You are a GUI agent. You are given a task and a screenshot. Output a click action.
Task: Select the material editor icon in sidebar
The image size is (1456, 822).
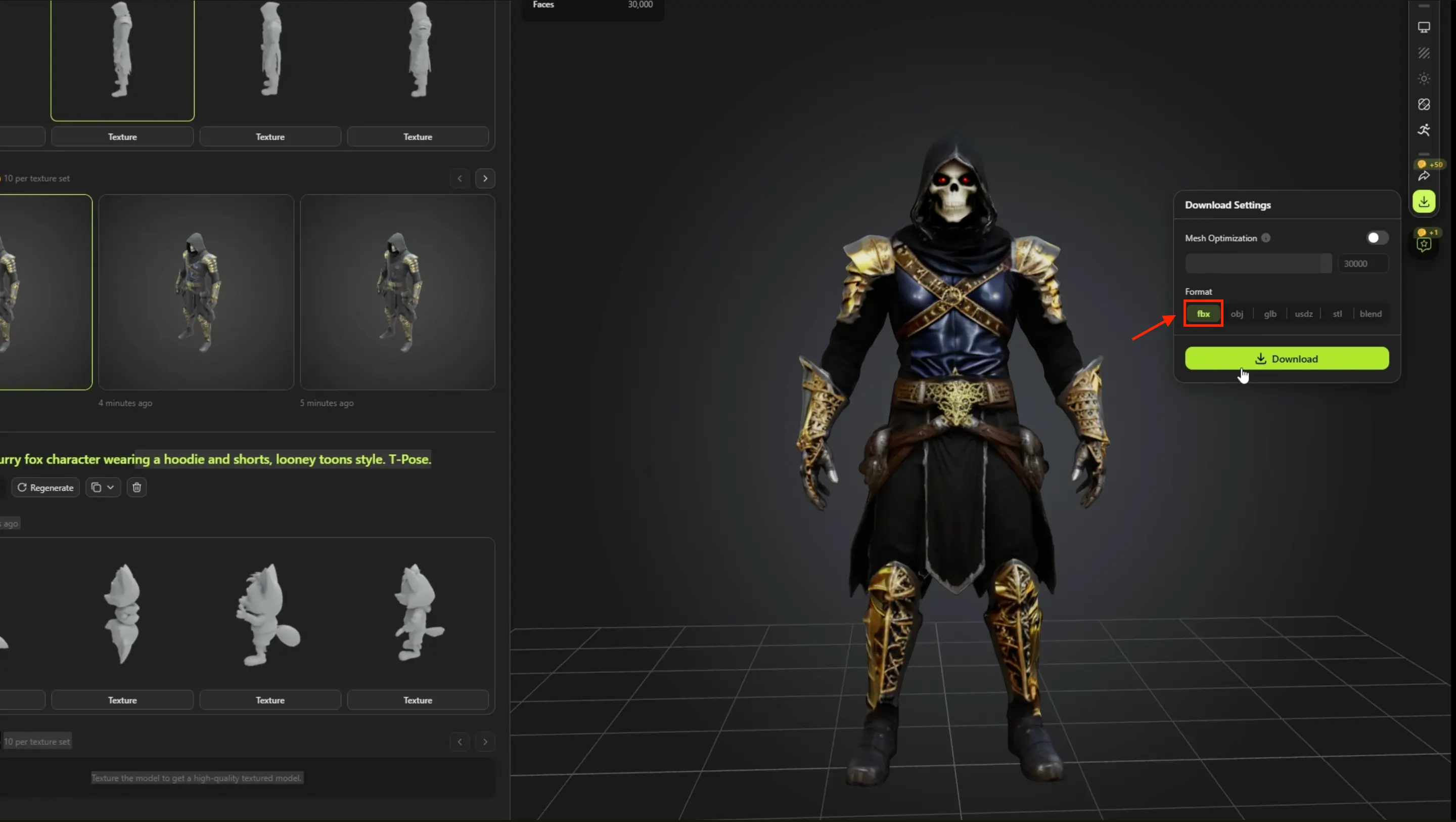[x=1424, y=105]
